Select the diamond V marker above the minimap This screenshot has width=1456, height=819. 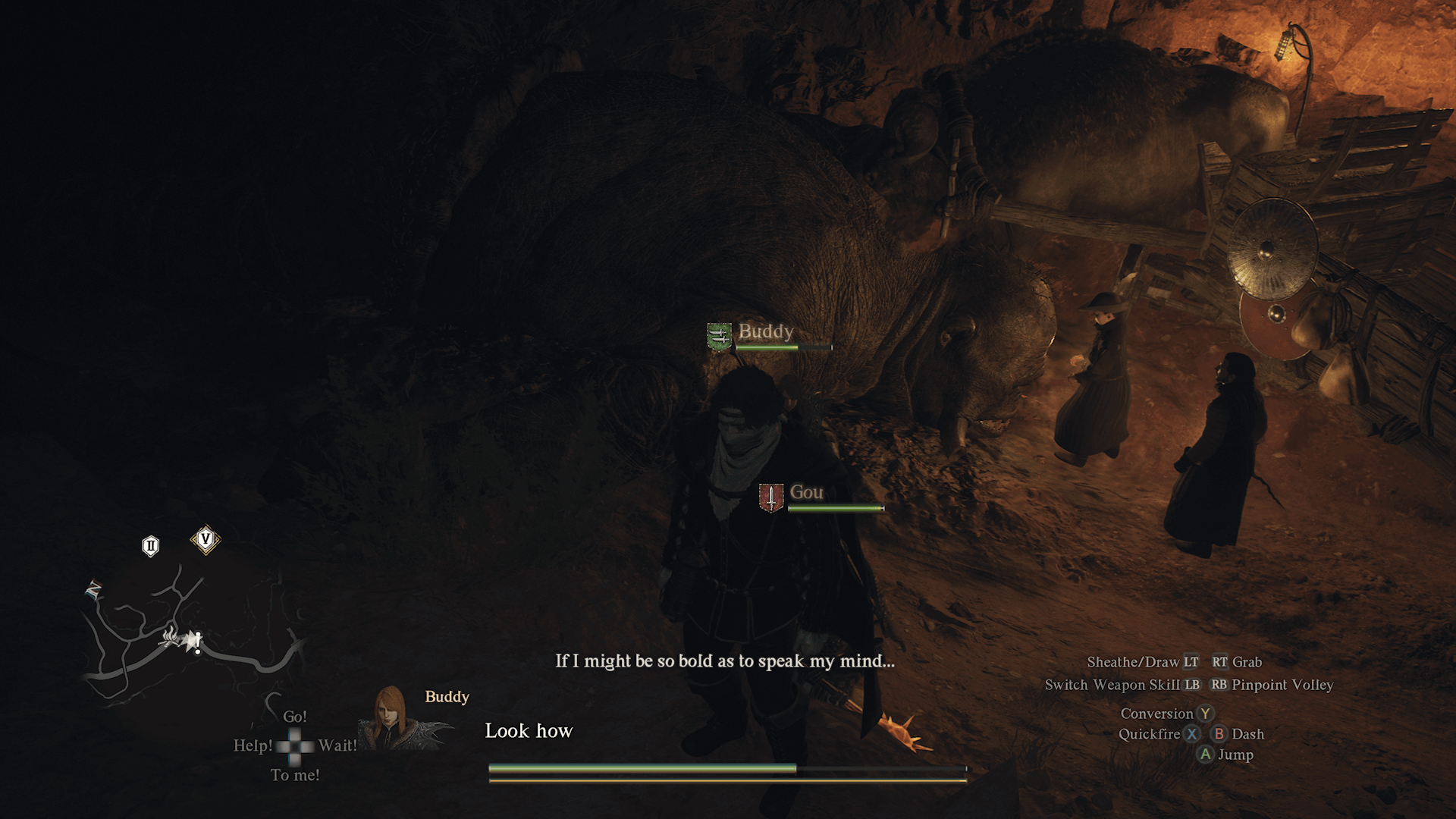click(205, 540)
